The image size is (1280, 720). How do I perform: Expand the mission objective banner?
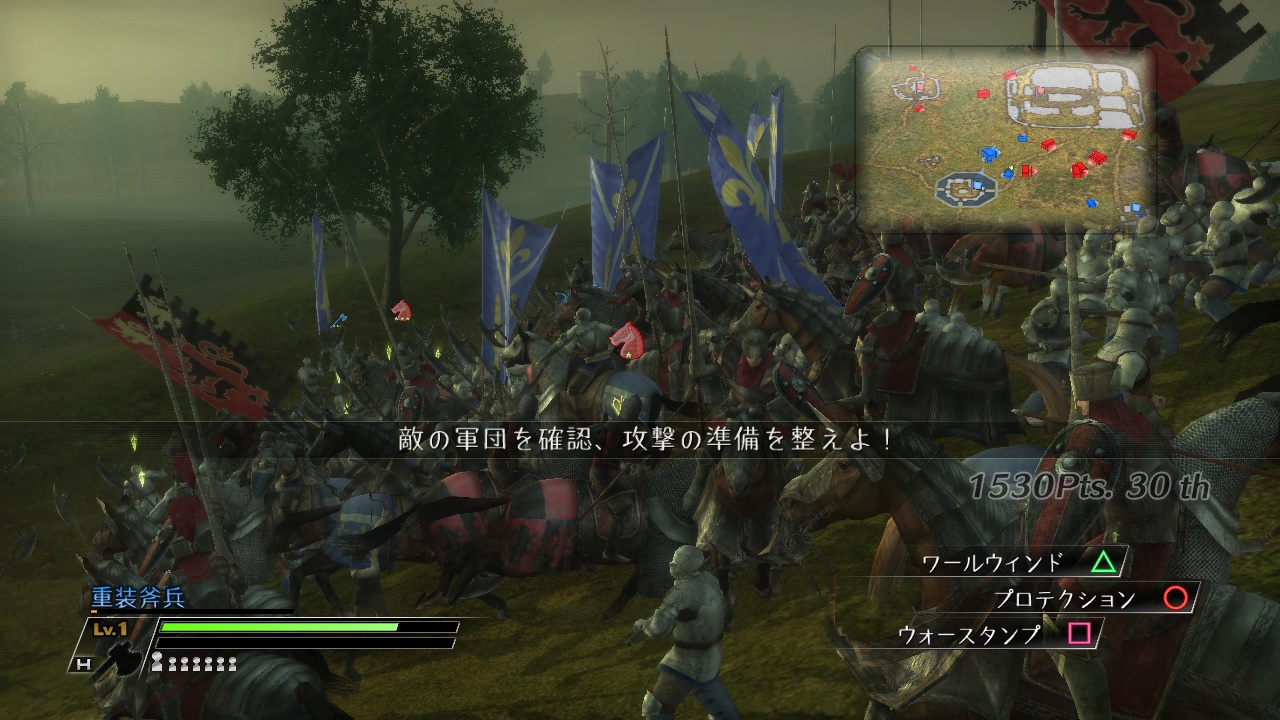click(x=640, y=438)
